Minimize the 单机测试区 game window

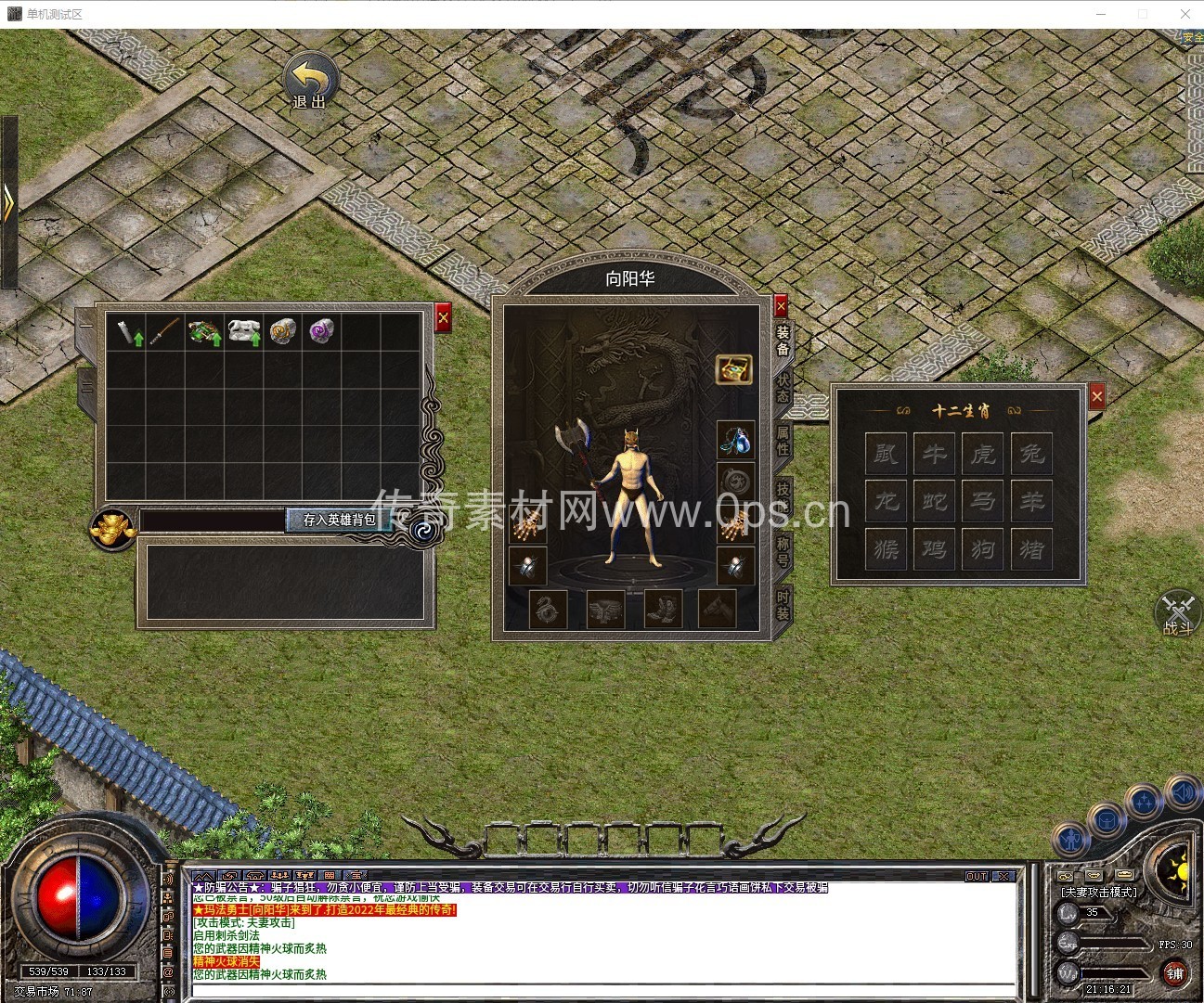click(x=1101, y=14)
